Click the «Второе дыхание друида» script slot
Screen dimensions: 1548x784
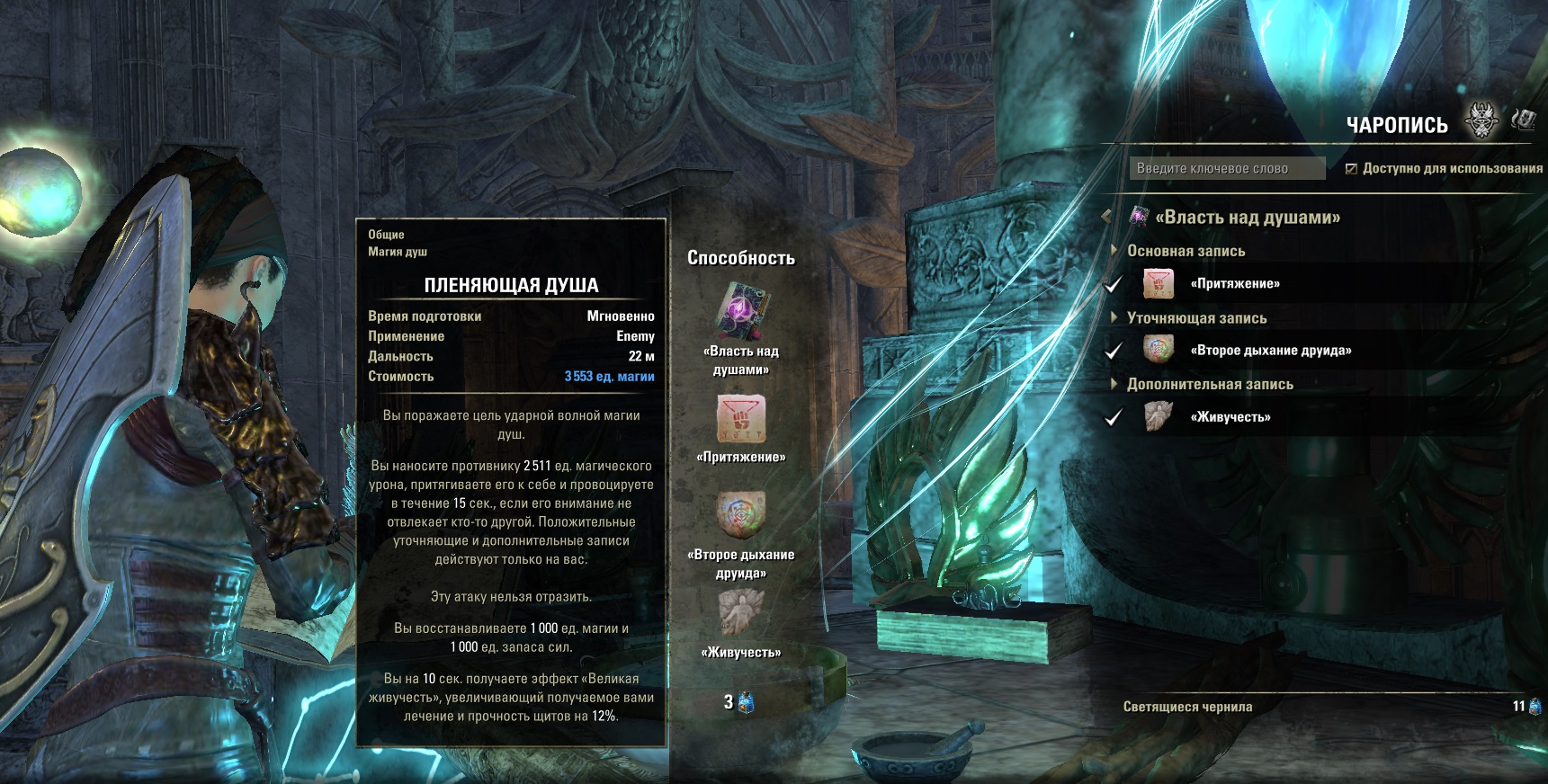[x=741, y=515]
